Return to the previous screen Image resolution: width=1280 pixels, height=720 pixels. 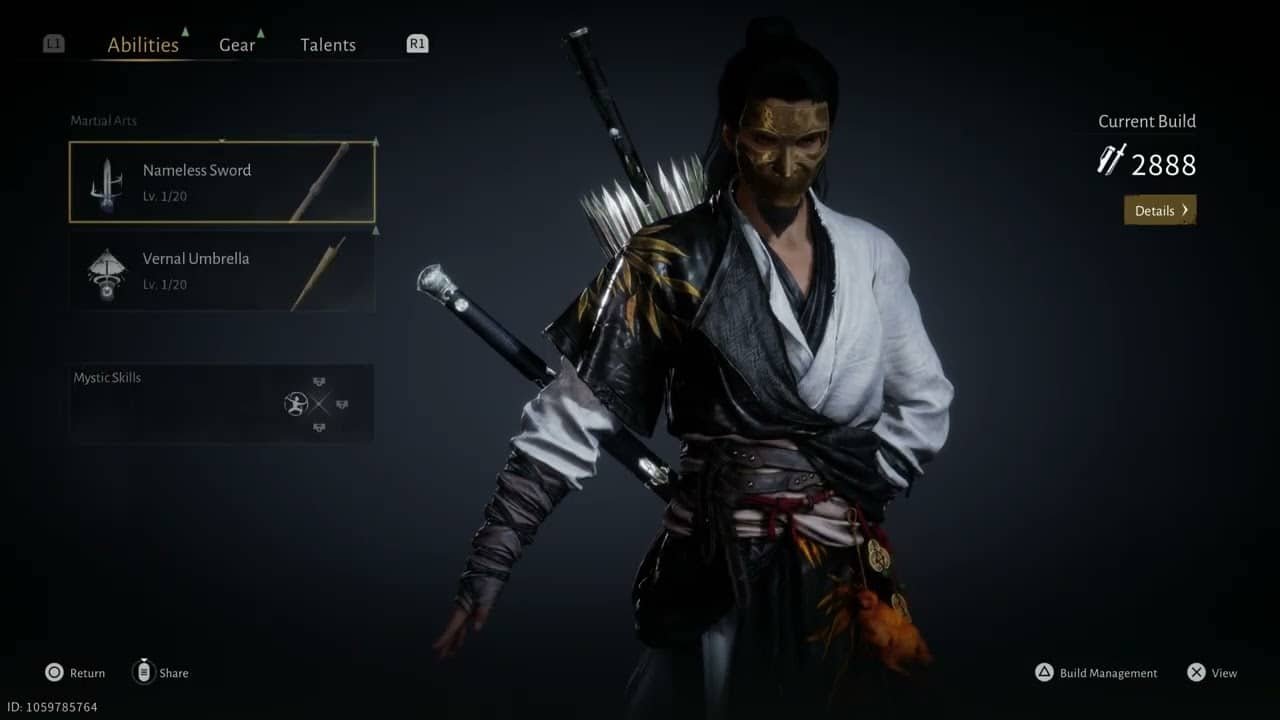click(x=75, y=673)
